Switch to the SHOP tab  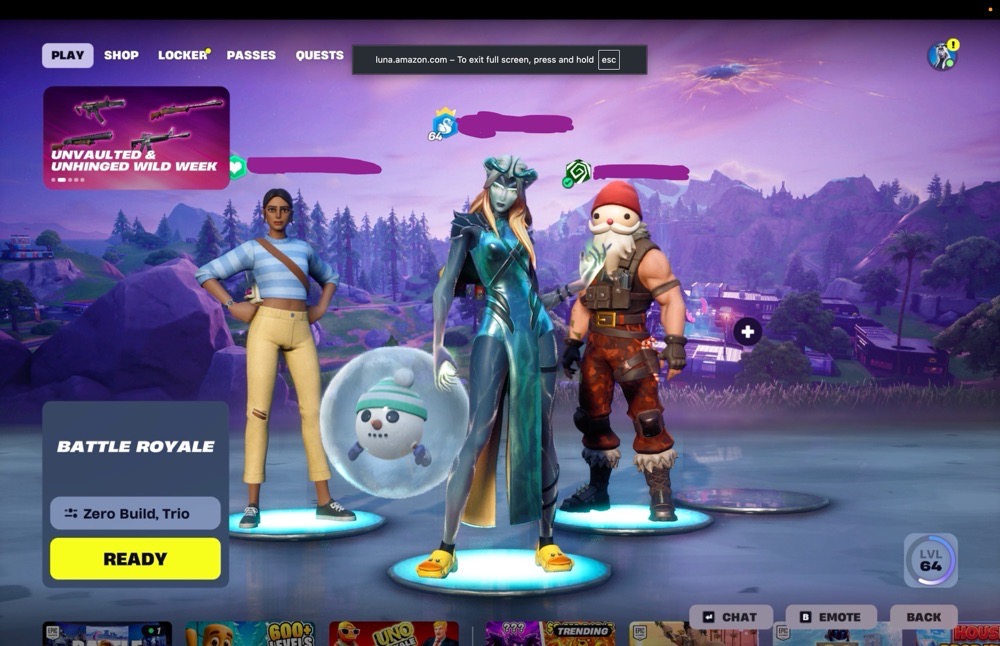tap(121, 55)
